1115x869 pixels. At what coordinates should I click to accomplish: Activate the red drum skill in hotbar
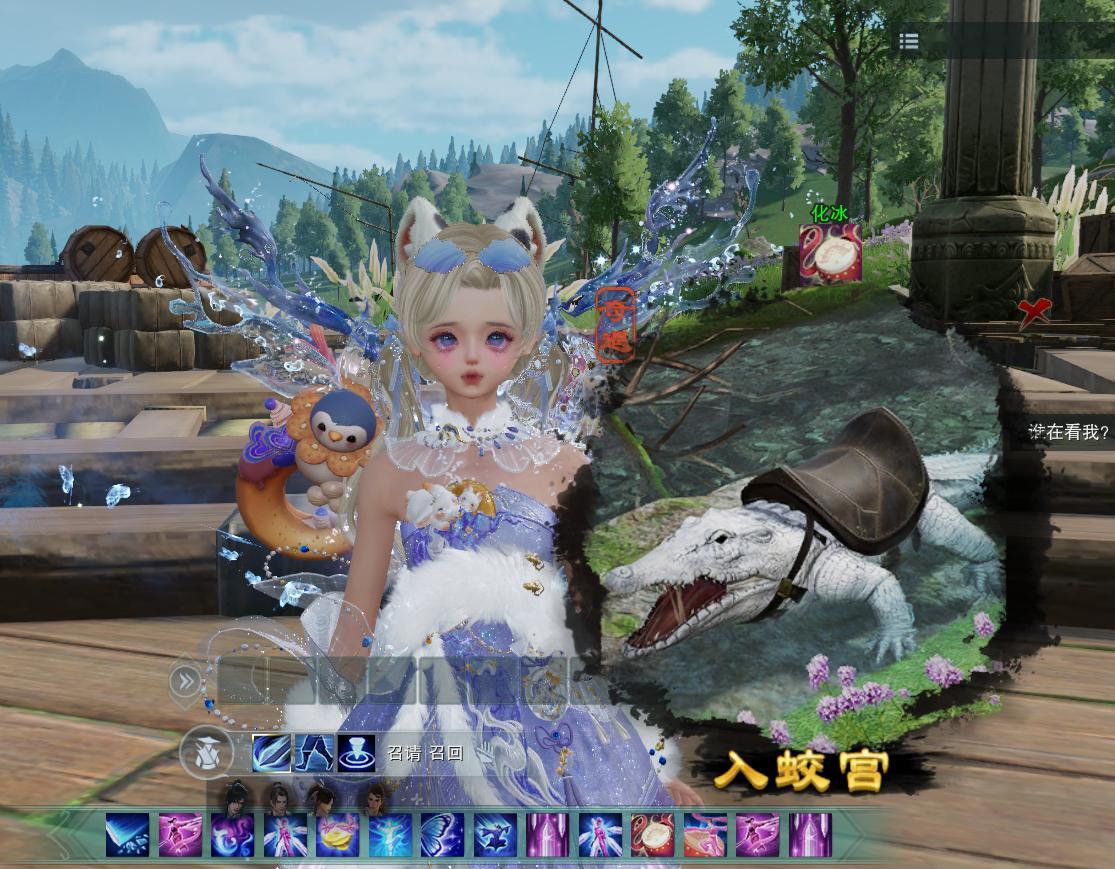pos(652,835)
